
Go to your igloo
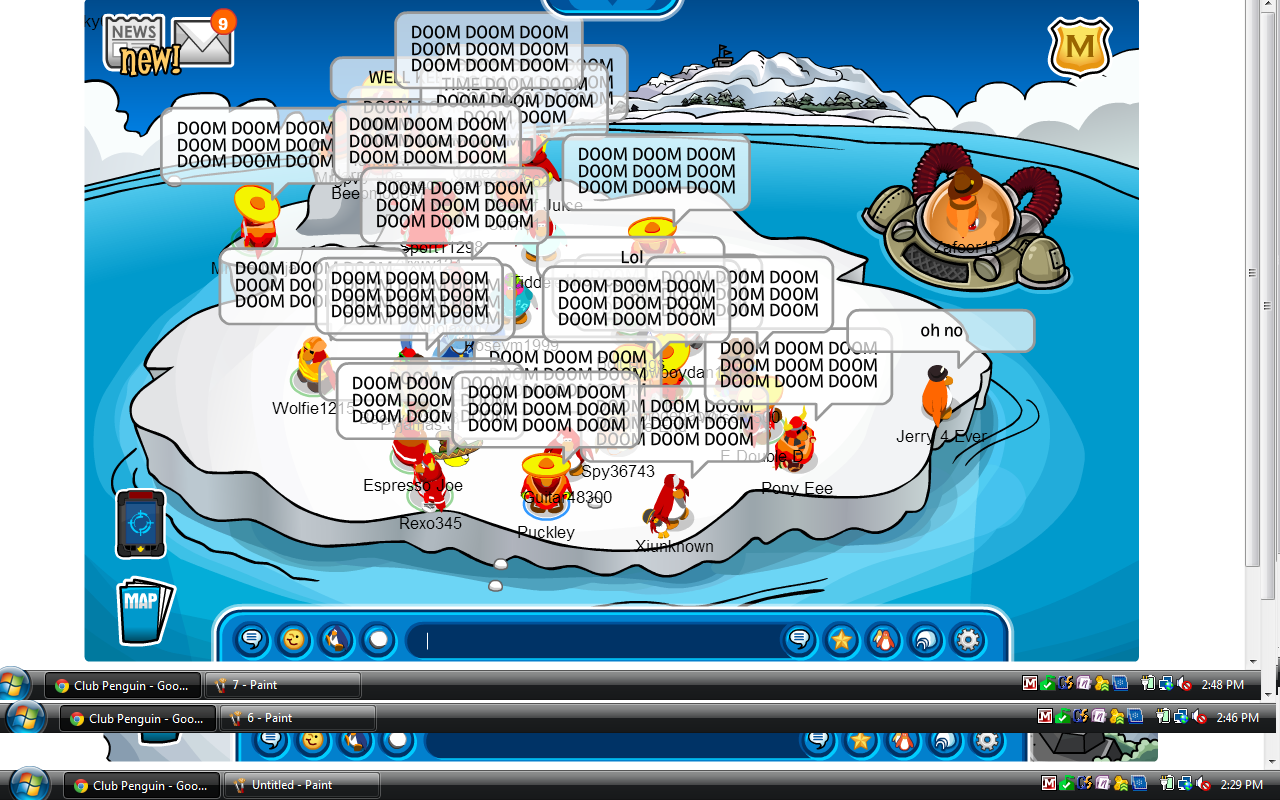[x=926, y=639]
